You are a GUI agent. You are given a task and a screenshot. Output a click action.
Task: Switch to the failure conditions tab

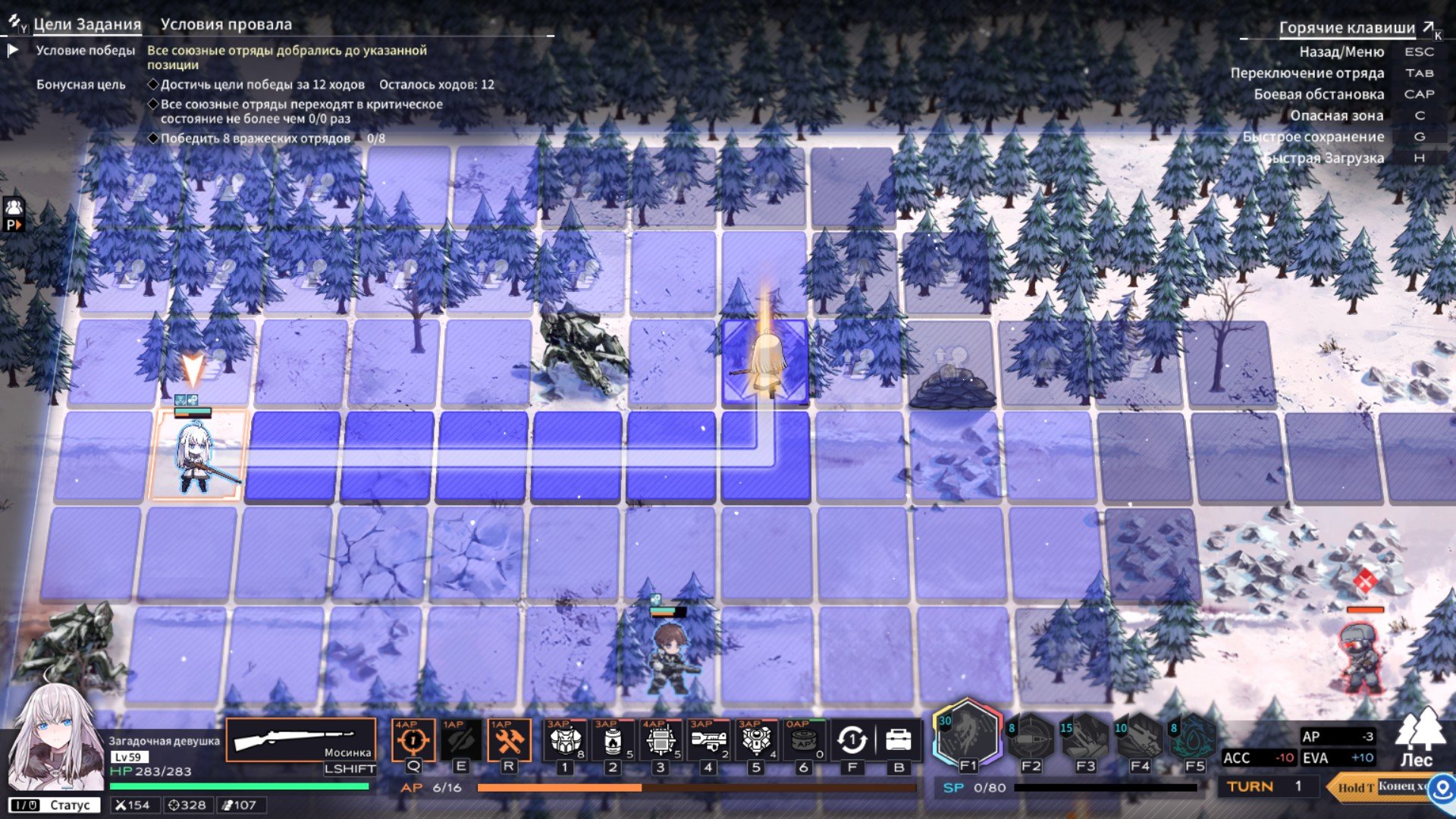coord(226,24)
